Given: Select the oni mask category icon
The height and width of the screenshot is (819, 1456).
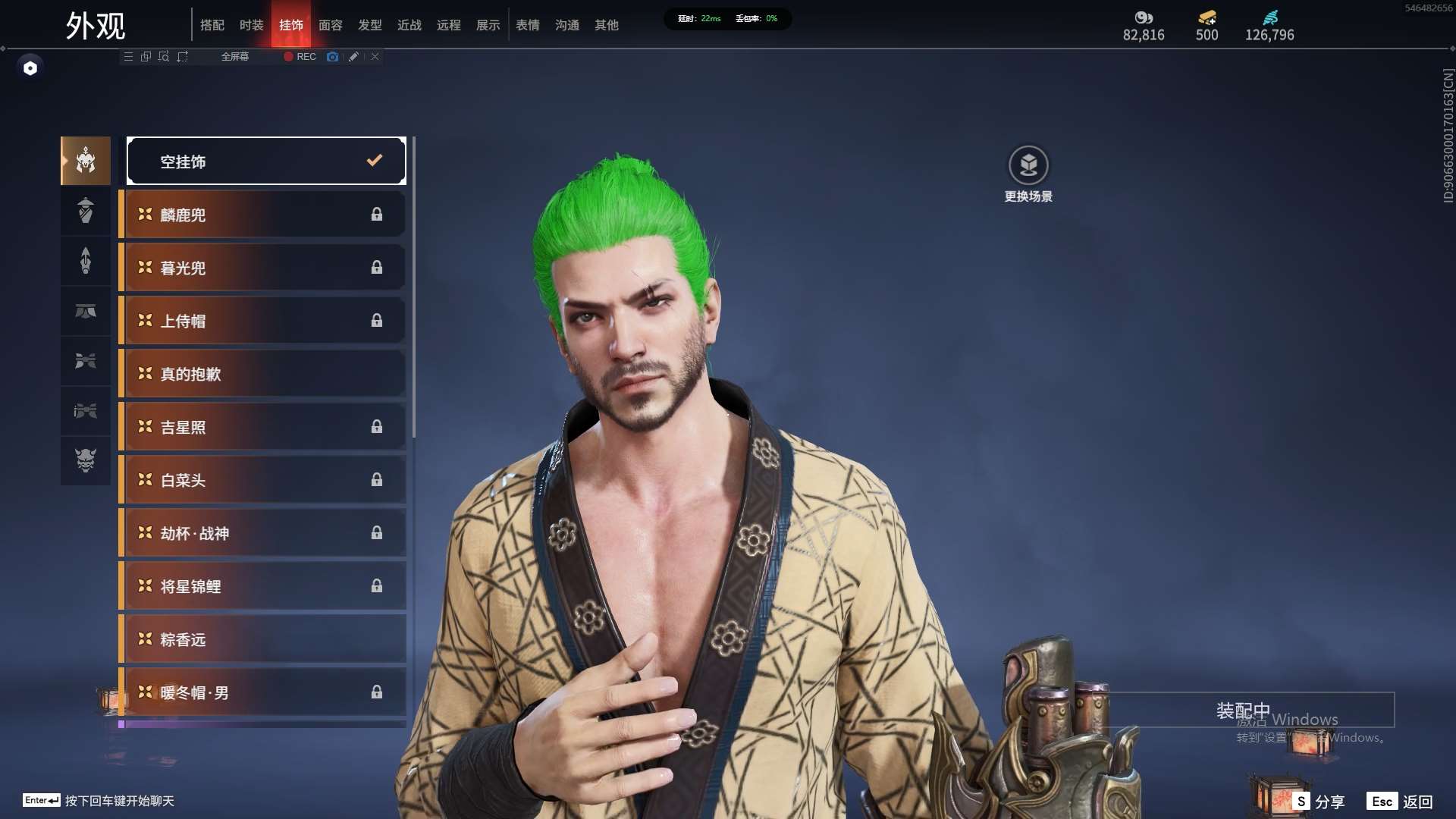Looking at the screenshot, I should [x=86, y=460].
